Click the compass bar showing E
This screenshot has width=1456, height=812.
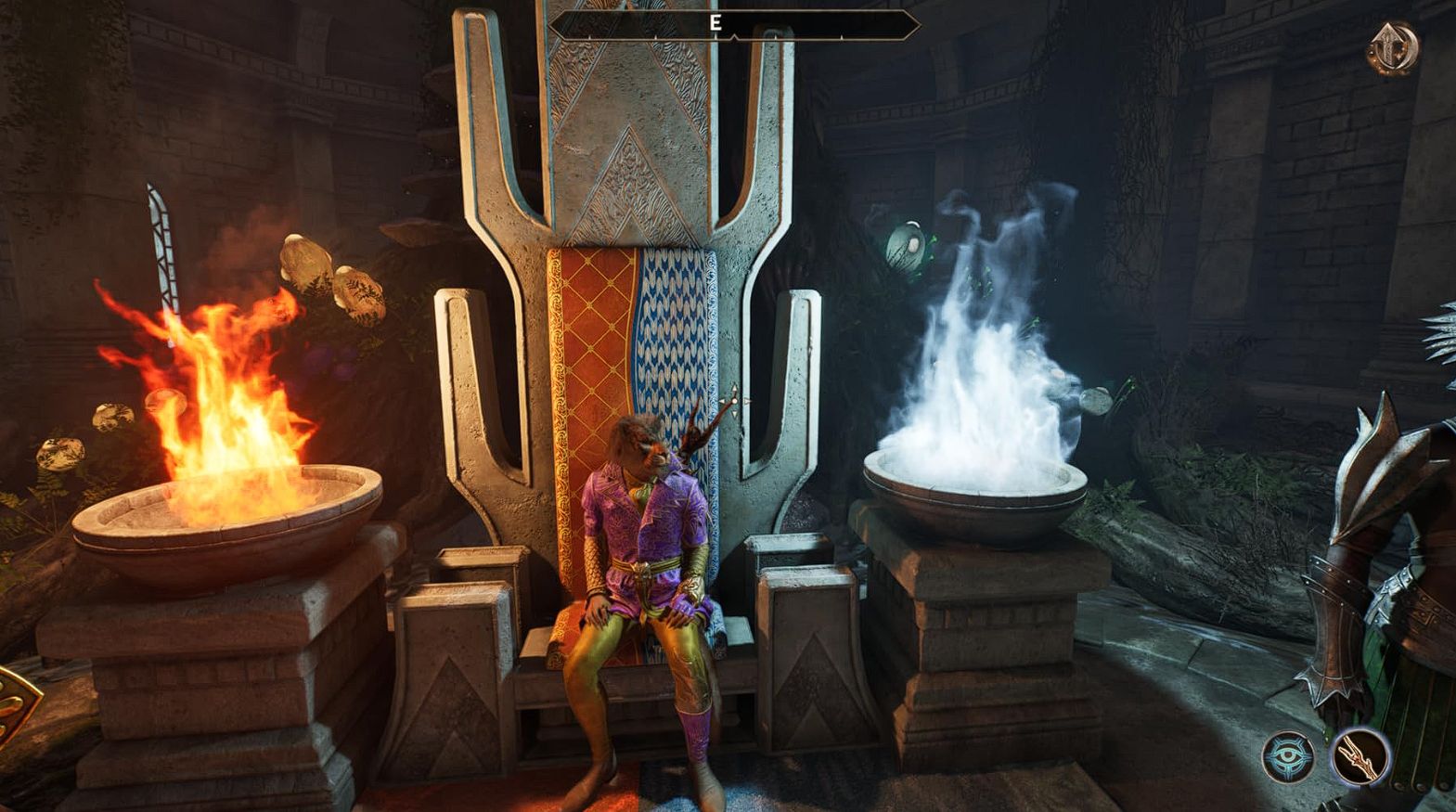click(733, 25)
